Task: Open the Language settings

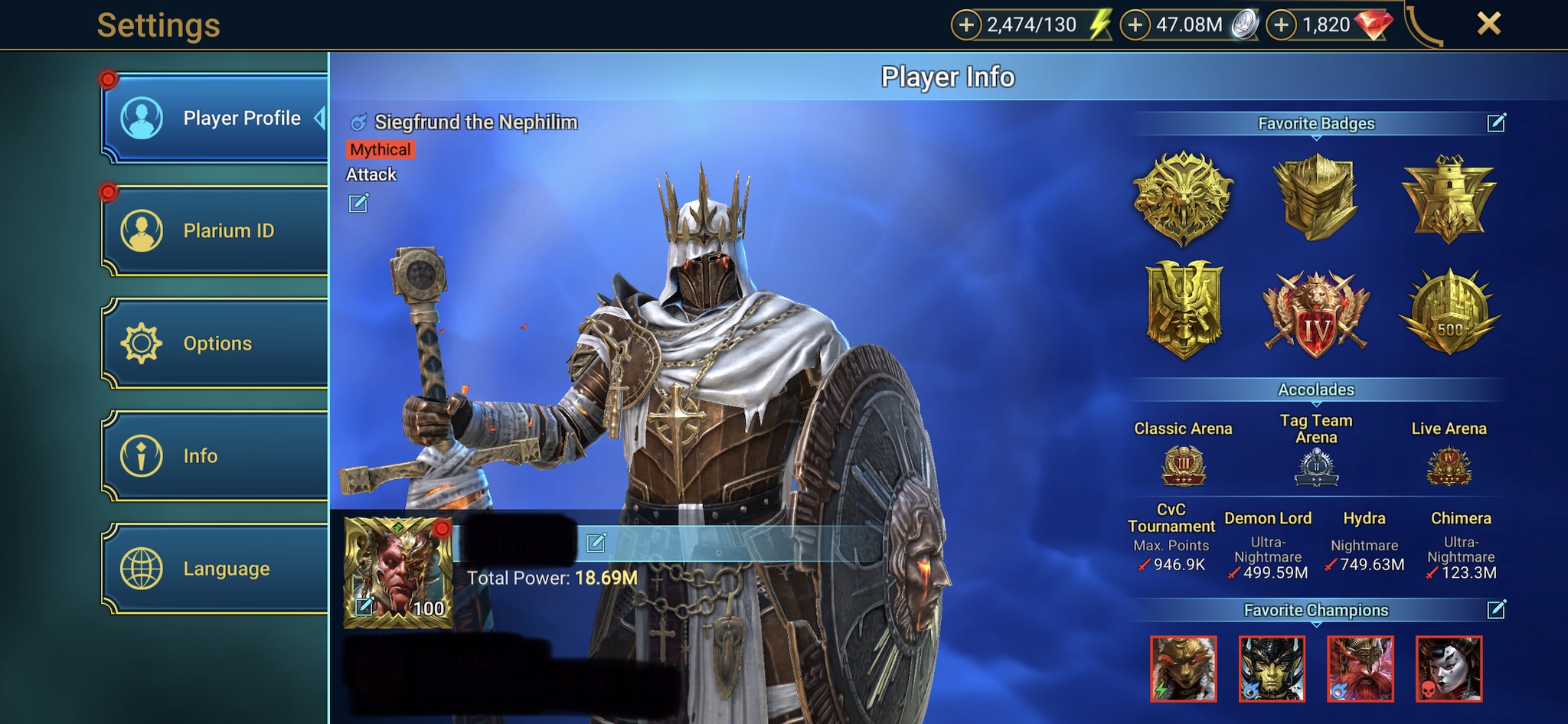Action: 216,569
